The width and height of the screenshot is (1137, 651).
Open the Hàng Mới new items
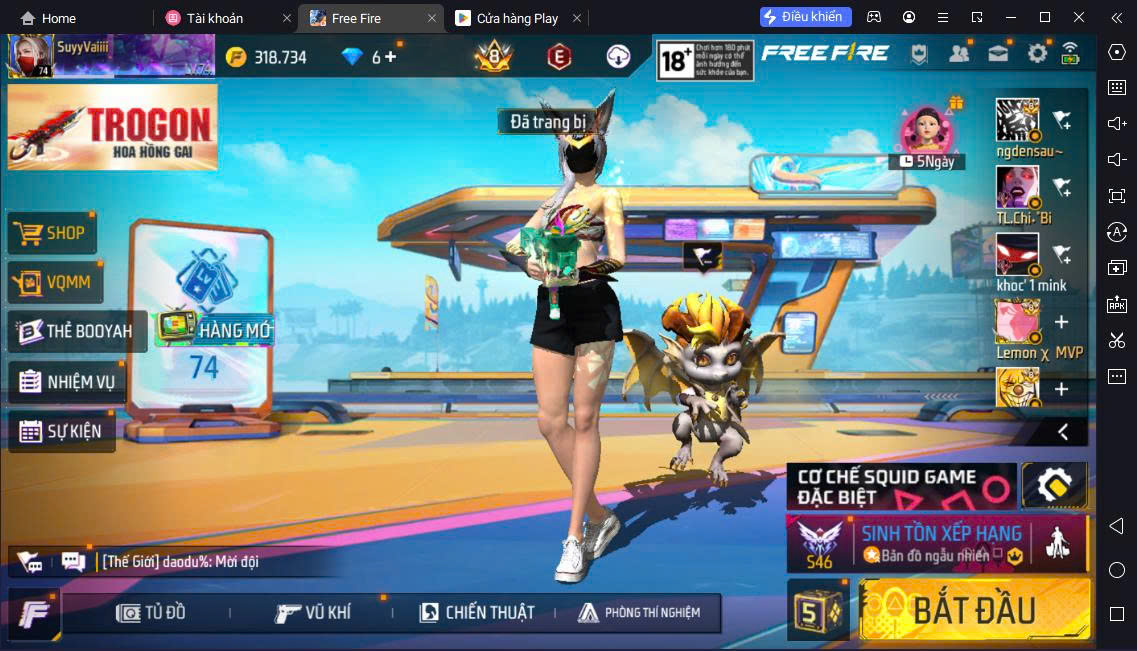click(213, 329)
